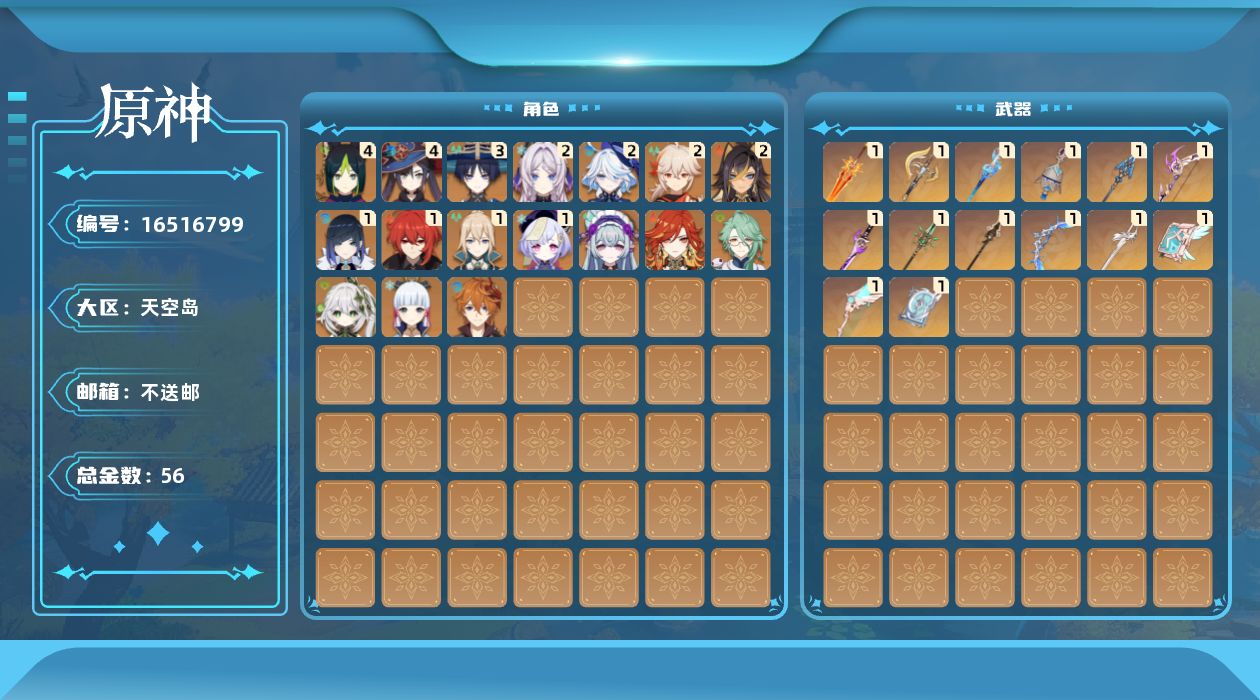This screenshot has height=700, width=1260.
Task: Choose the Nahida character portrait
Action: click(346, 307)
